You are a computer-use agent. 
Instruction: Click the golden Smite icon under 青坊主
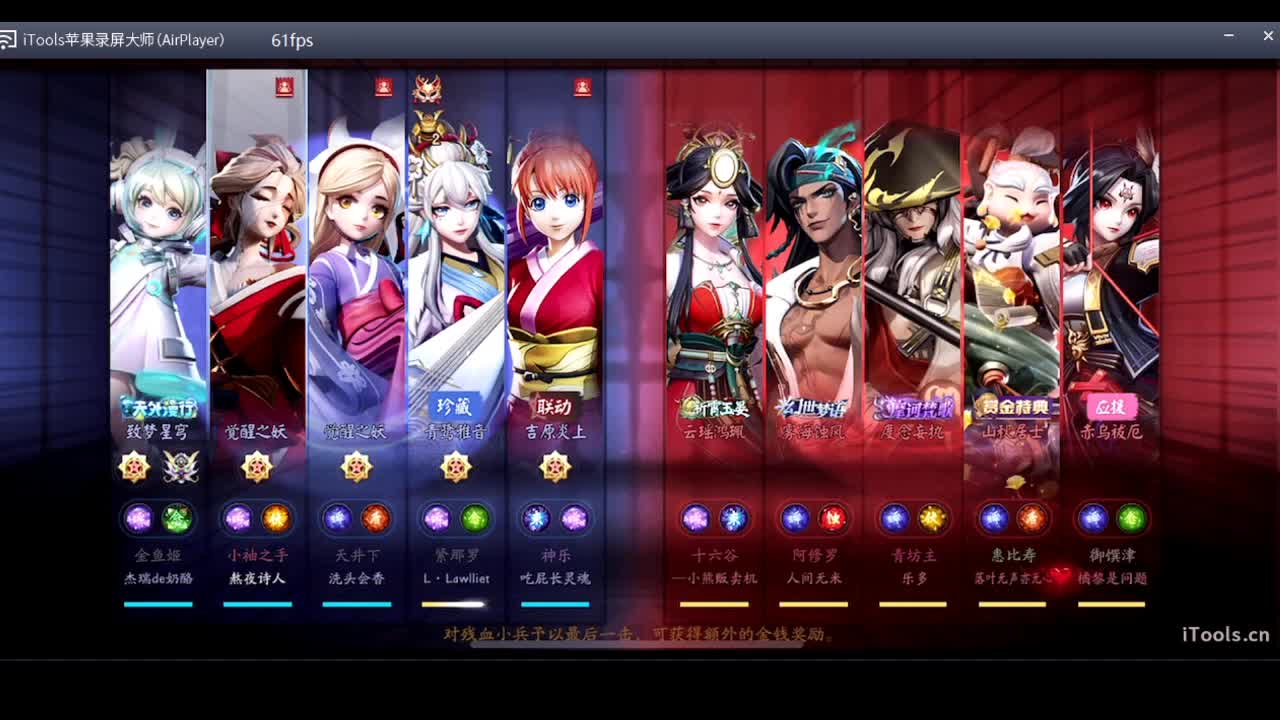pos(934,518)
